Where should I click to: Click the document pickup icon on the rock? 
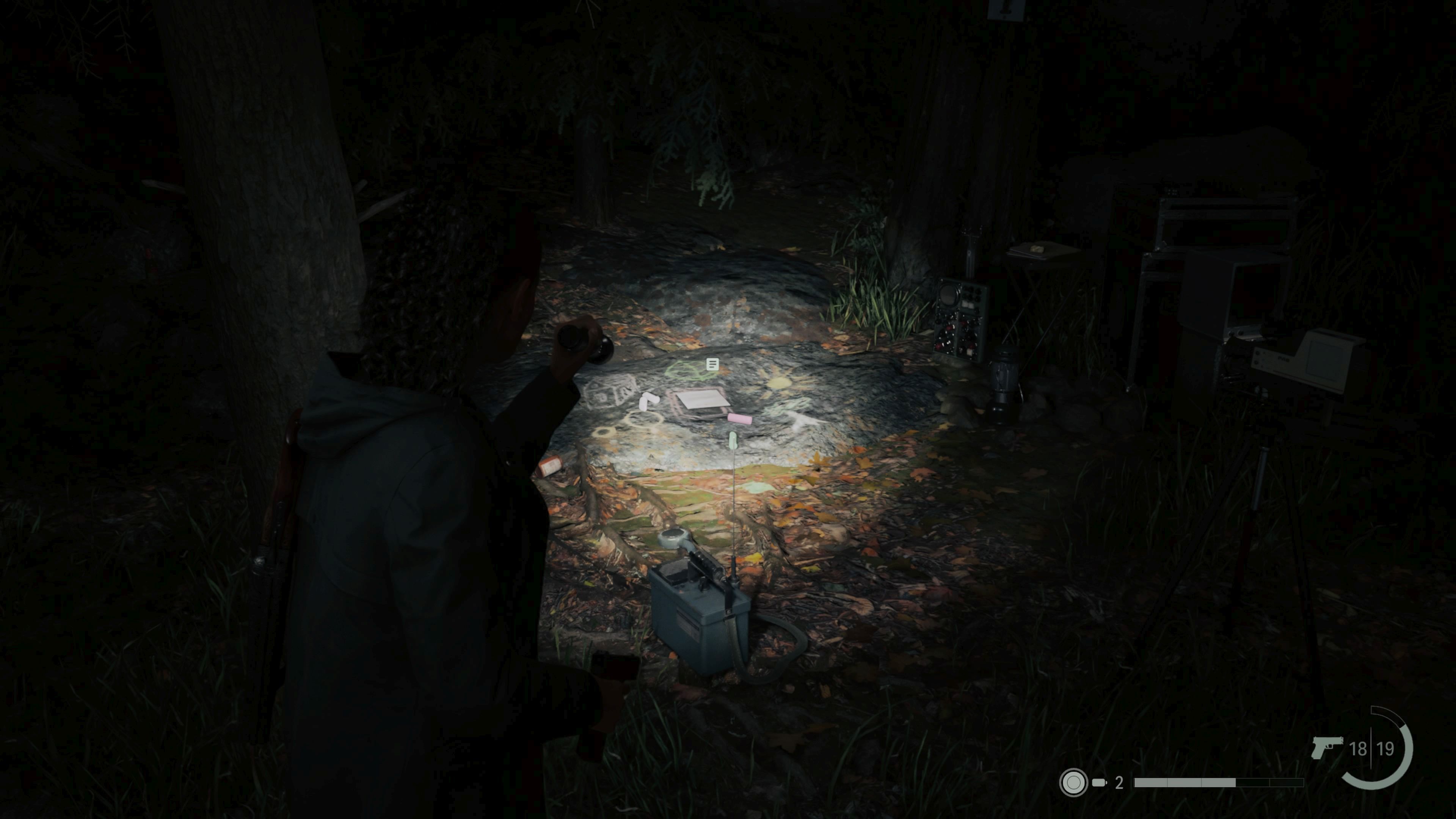(x=713, y=364)
